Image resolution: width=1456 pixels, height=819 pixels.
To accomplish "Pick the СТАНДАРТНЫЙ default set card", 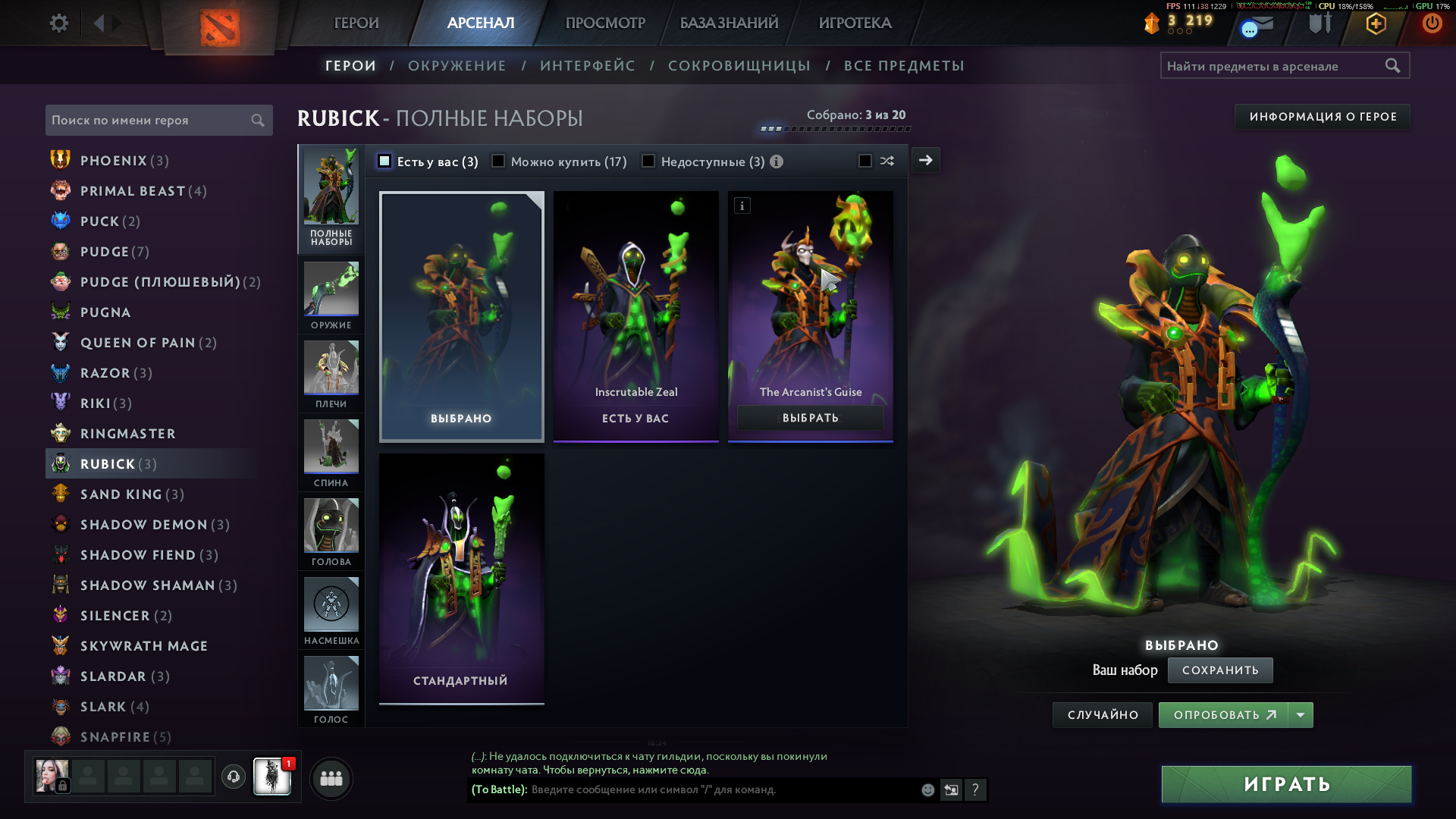I will coord(461,579).
